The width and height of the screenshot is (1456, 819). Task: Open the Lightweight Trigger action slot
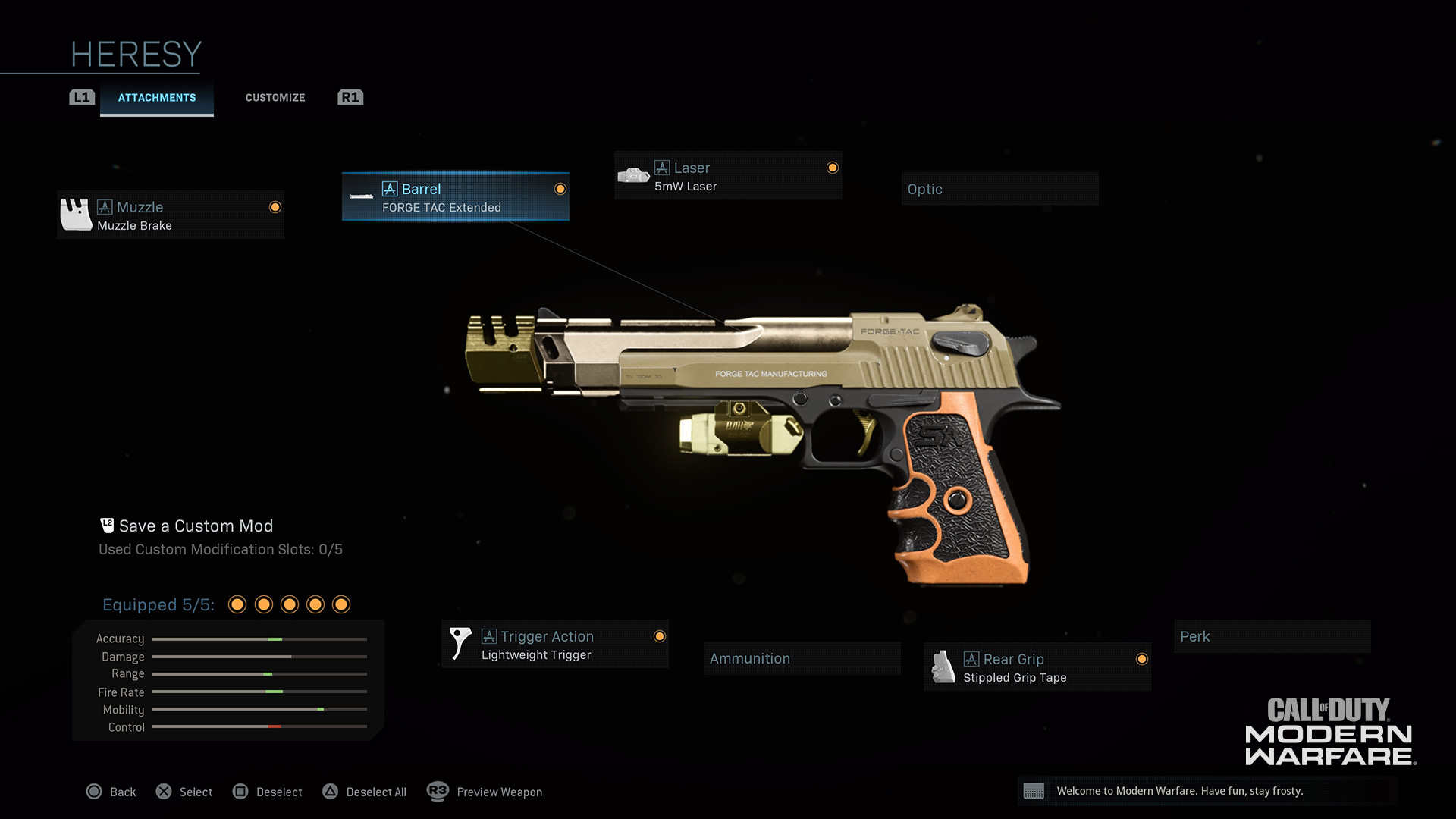tap(554, 645)
